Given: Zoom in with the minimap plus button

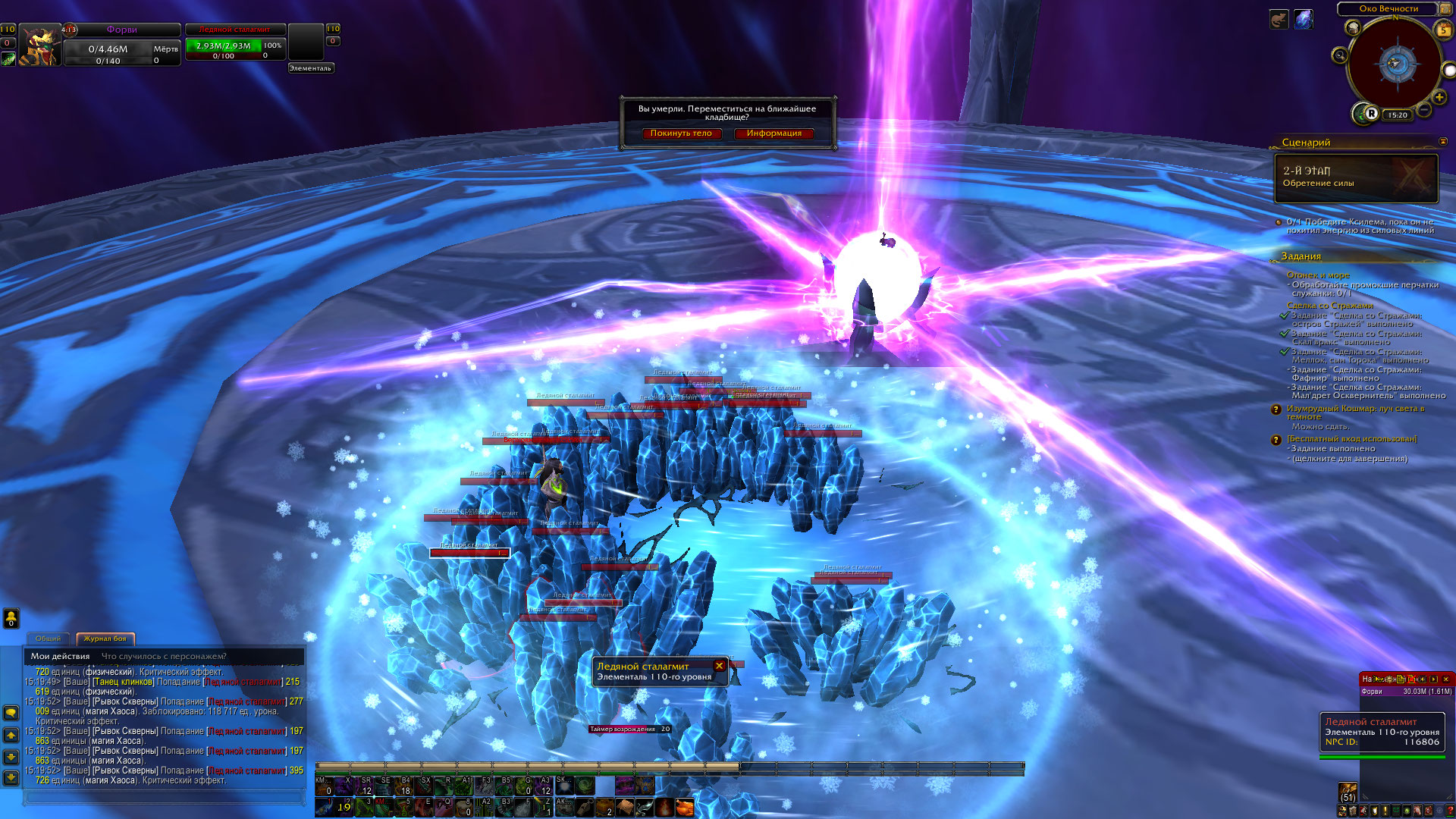Looking at the screenshot, I should [1439, 97].
